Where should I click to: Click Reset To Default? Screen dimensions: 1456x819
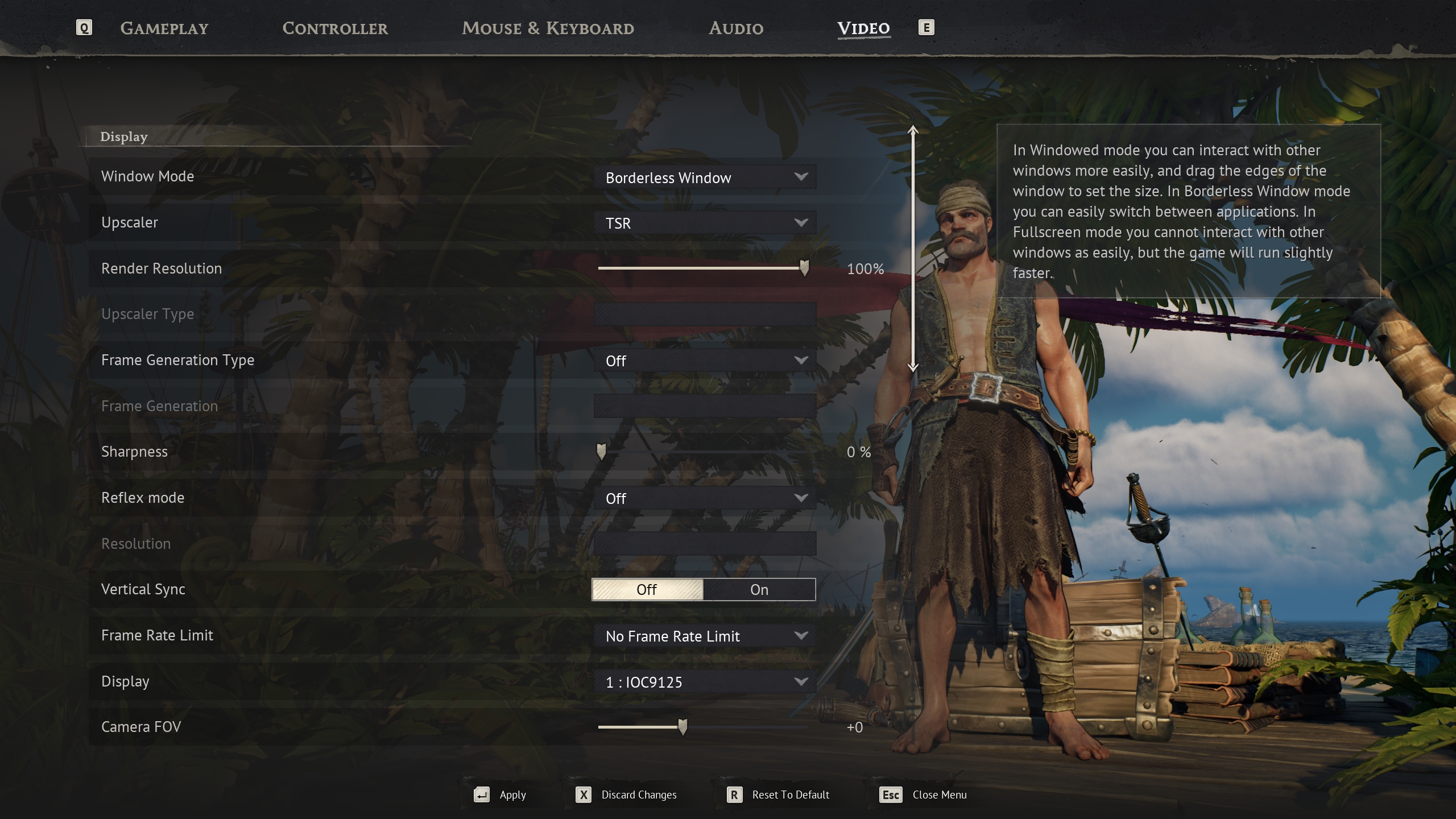tap(789, 795)
